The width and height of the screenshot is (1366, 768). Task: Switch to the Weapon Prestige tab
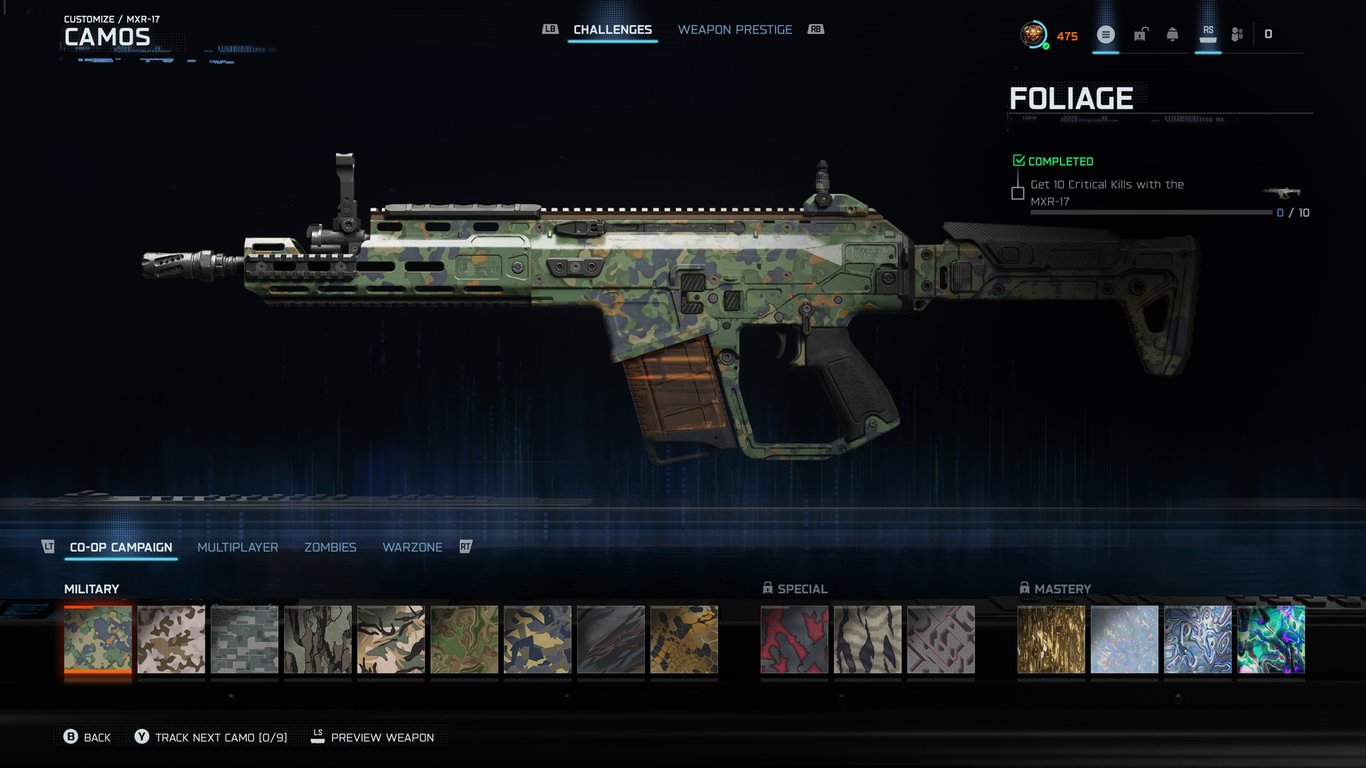coord(735,29)
